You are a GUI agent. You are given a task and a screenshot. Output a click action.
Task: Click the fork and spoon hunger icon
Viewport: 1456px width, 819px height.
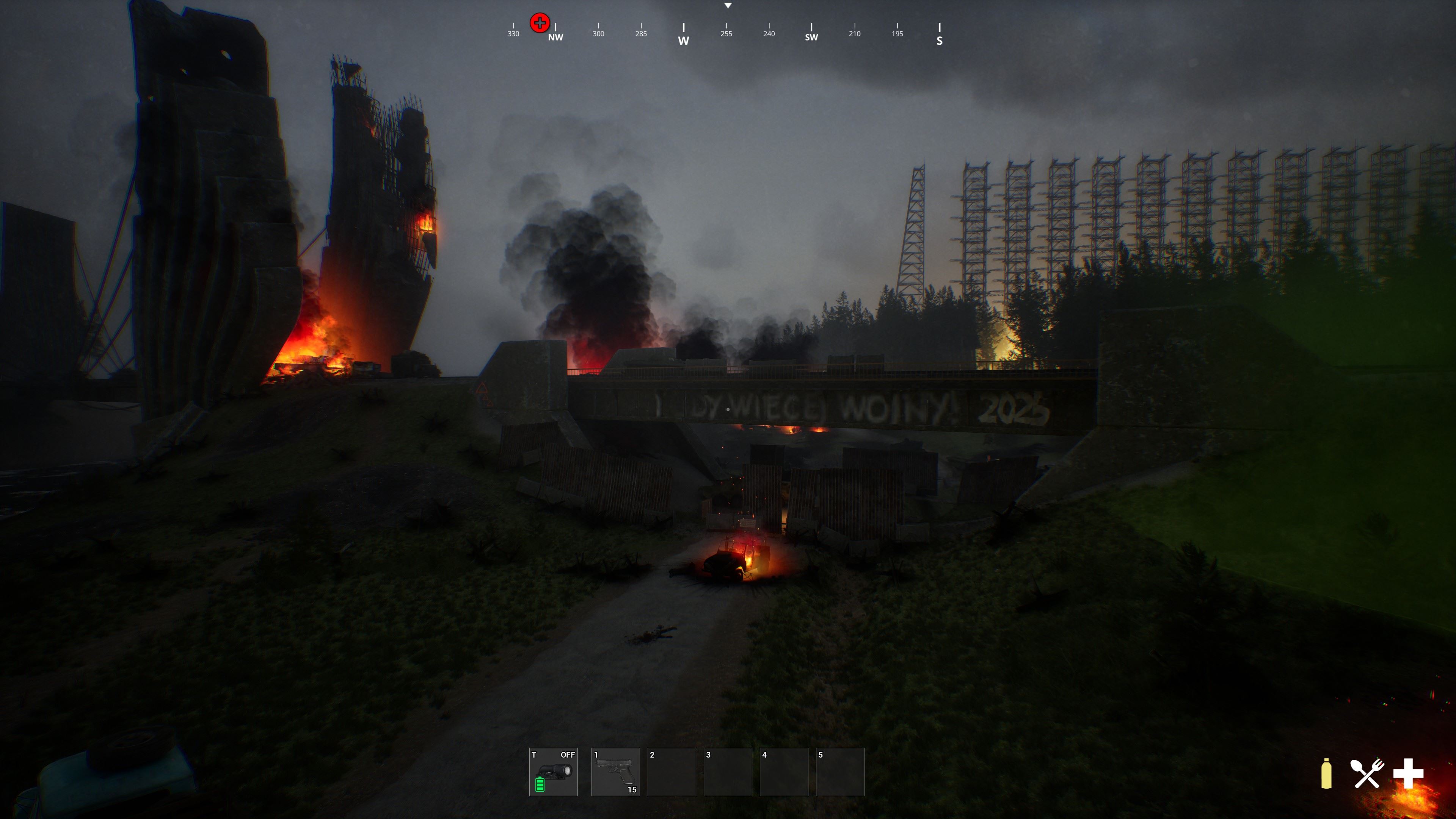(1367, 773)
